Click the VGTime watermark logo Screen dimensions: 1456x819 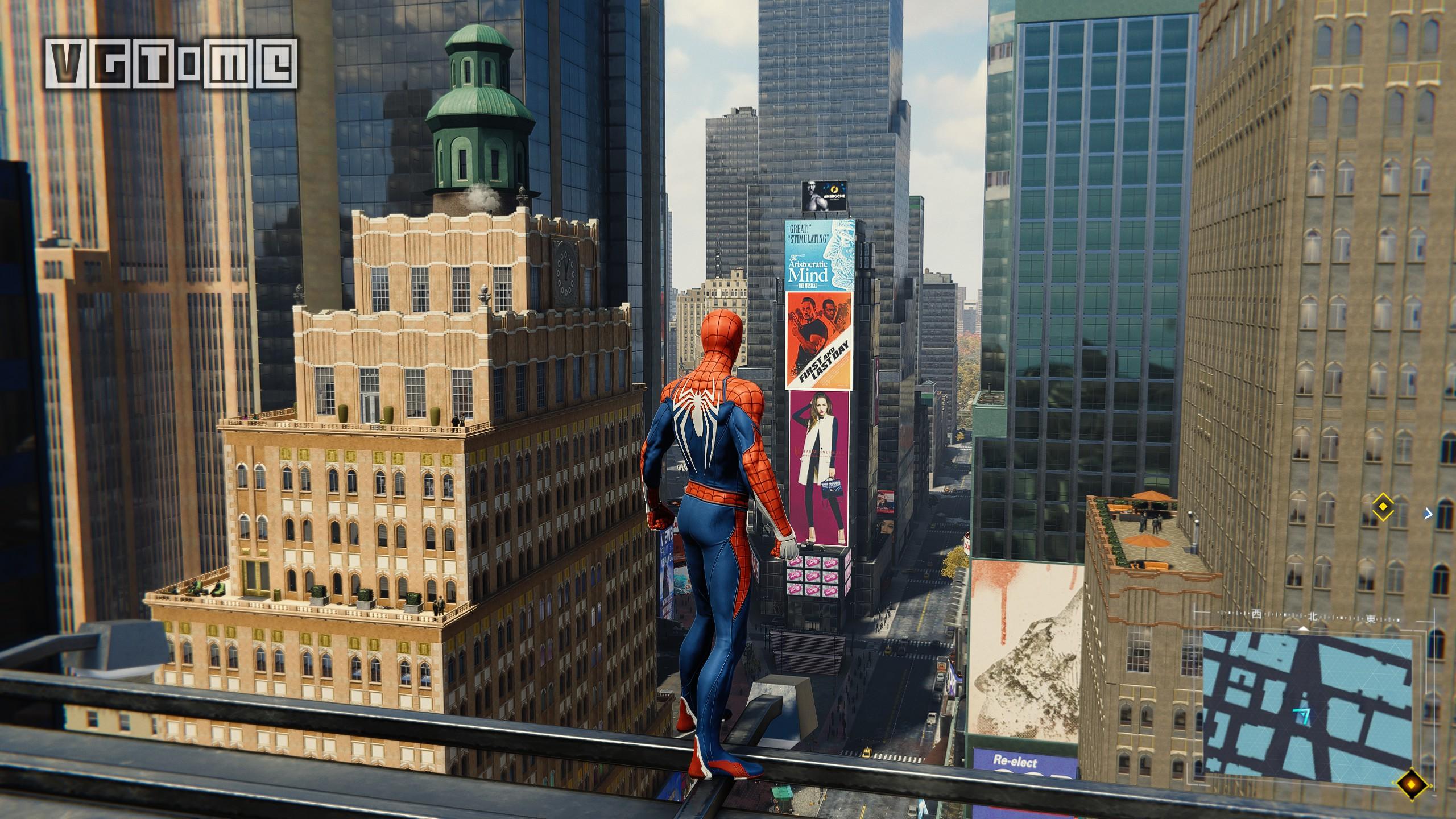pos(172,64)
